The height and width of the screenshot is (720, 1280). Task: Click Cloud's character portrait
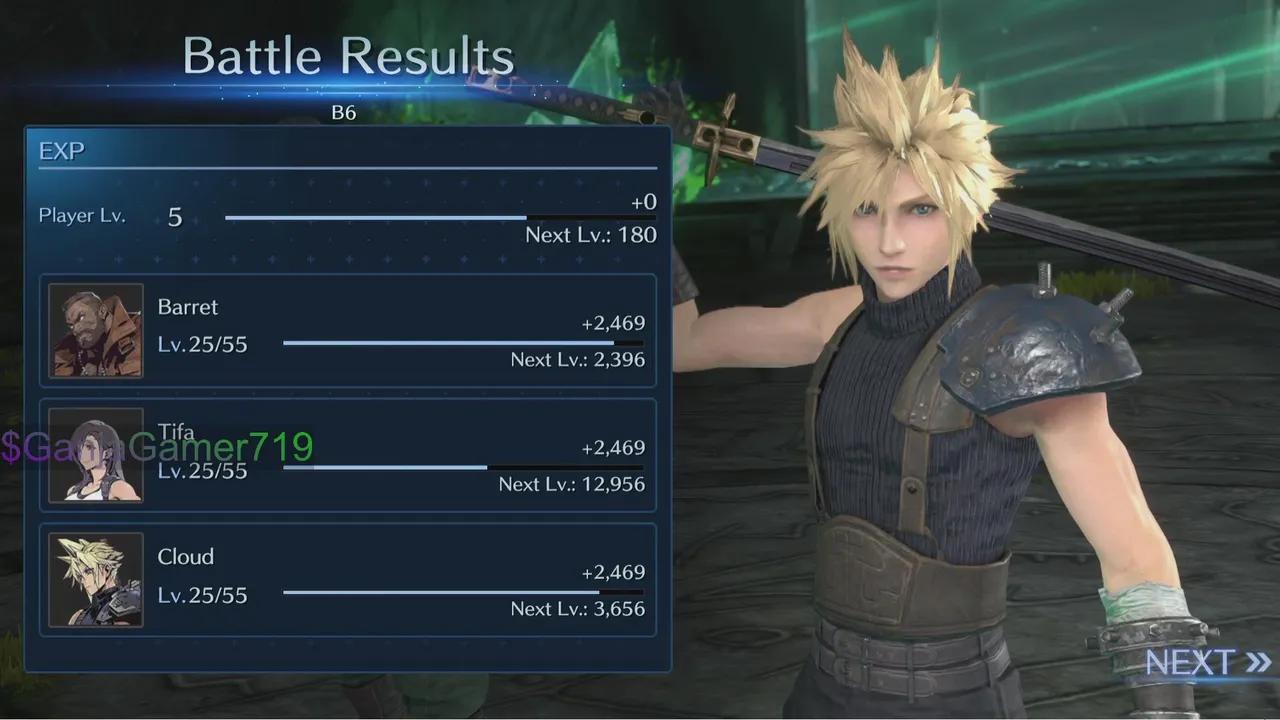tap(96, 580)
